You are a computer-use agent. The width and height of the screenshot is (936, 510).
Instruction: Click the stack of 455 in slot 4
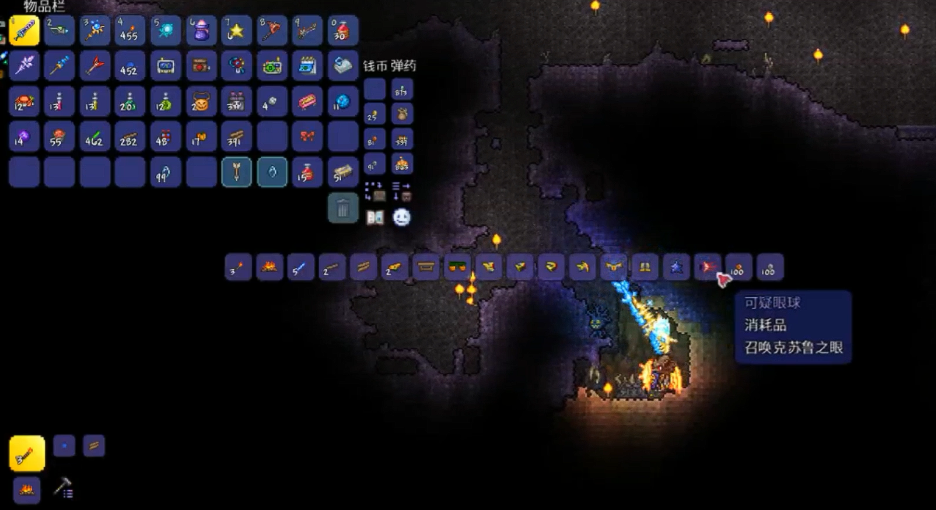130,31
